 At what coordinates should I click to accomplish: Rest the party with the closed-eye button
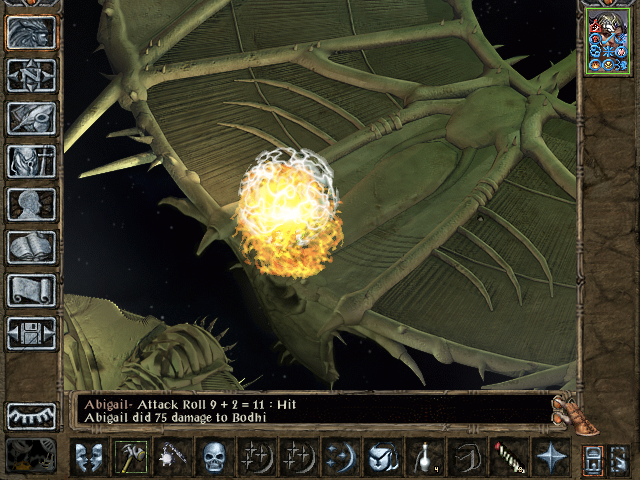[31, 415]
